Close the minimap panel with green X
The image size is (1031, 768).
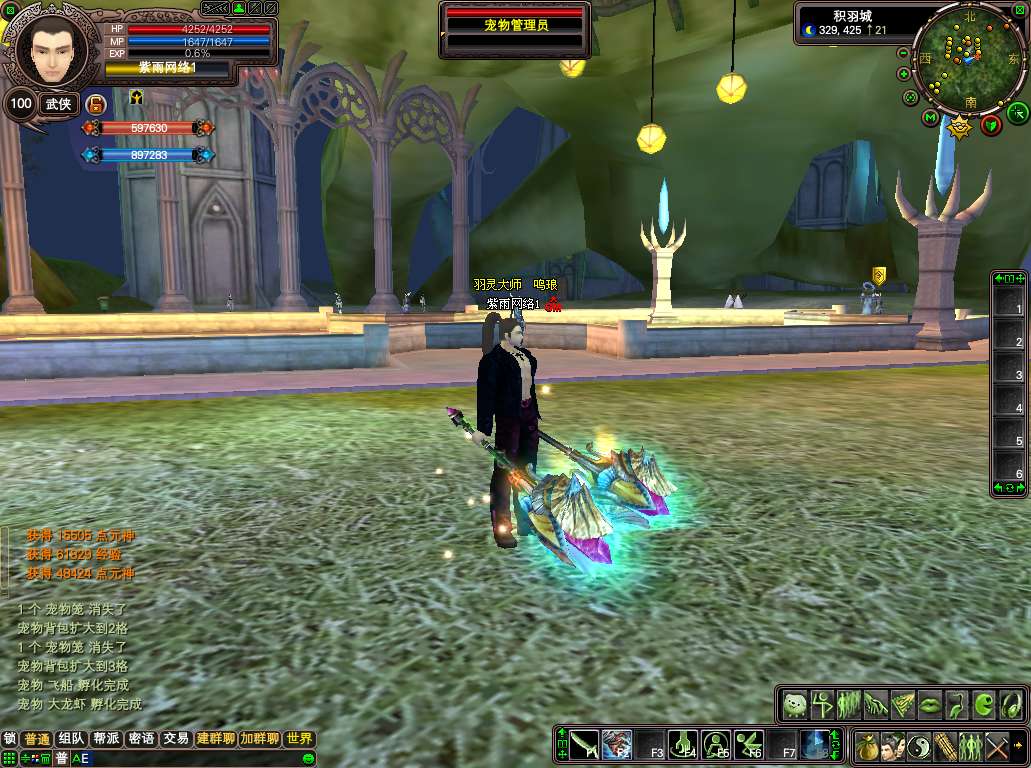[1020, 10]
